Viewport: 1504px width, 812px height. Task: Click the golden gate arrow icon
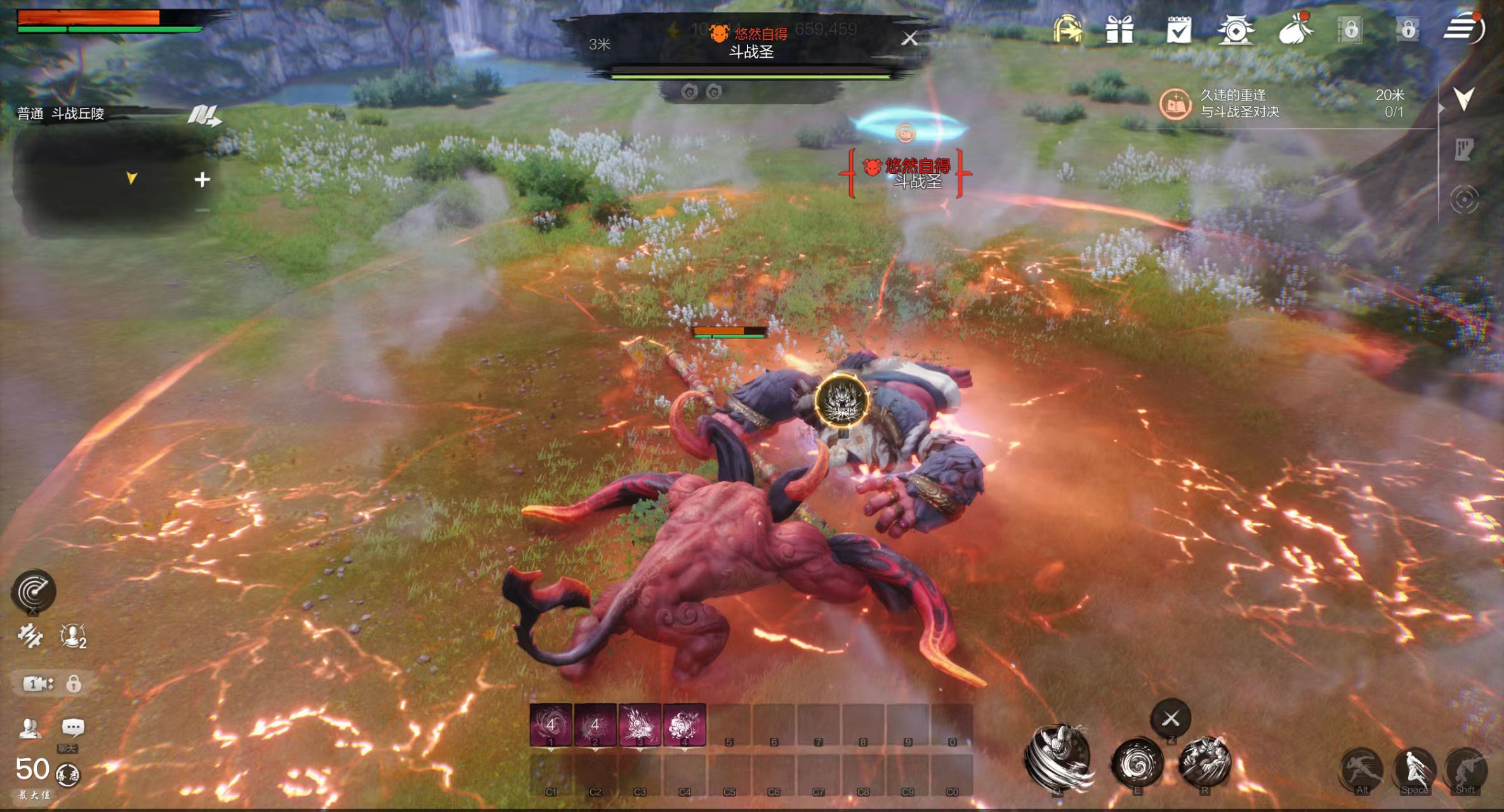click(1067, 29)
